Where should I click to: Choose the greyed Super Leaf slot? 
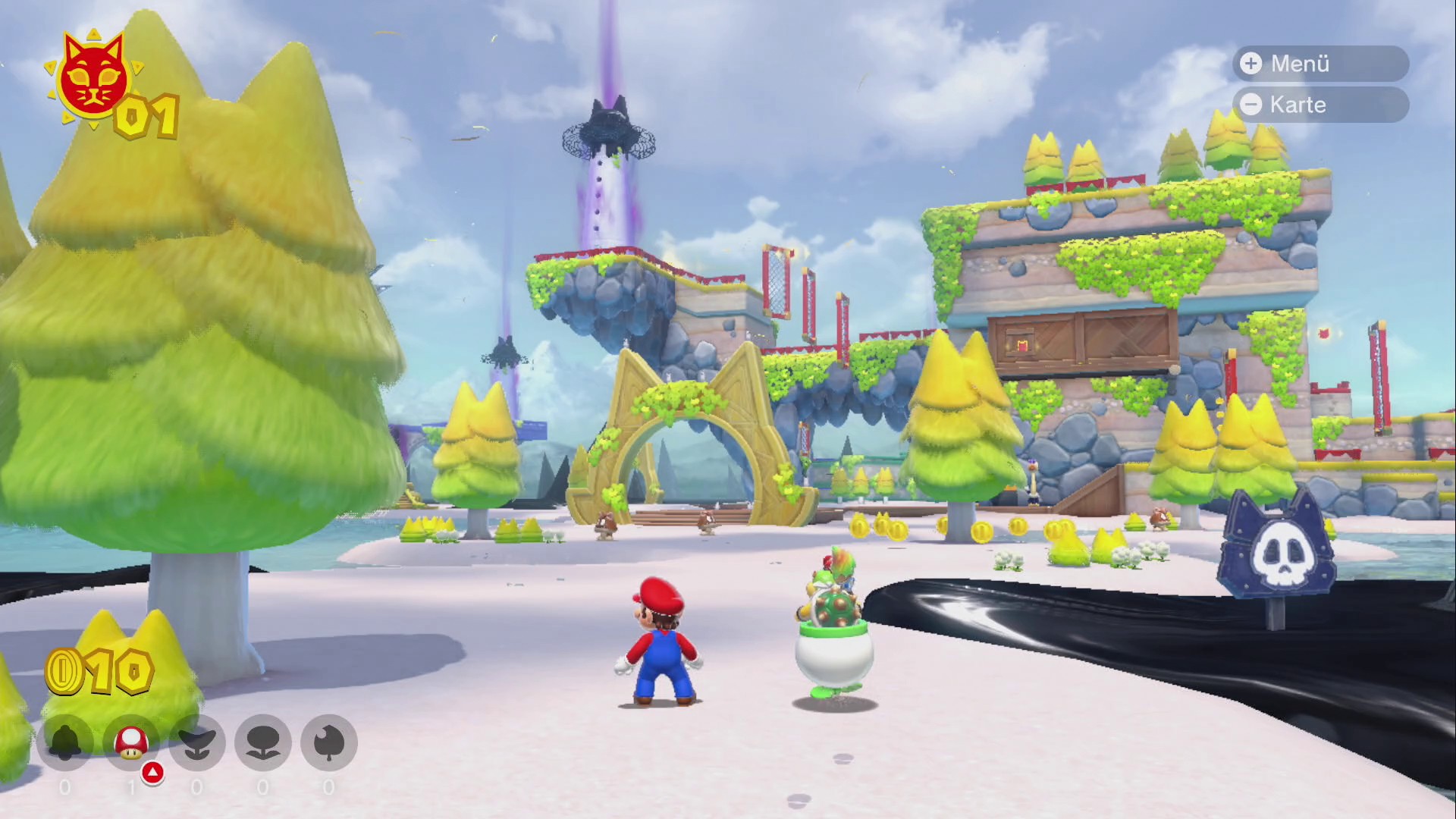point(329,742)
